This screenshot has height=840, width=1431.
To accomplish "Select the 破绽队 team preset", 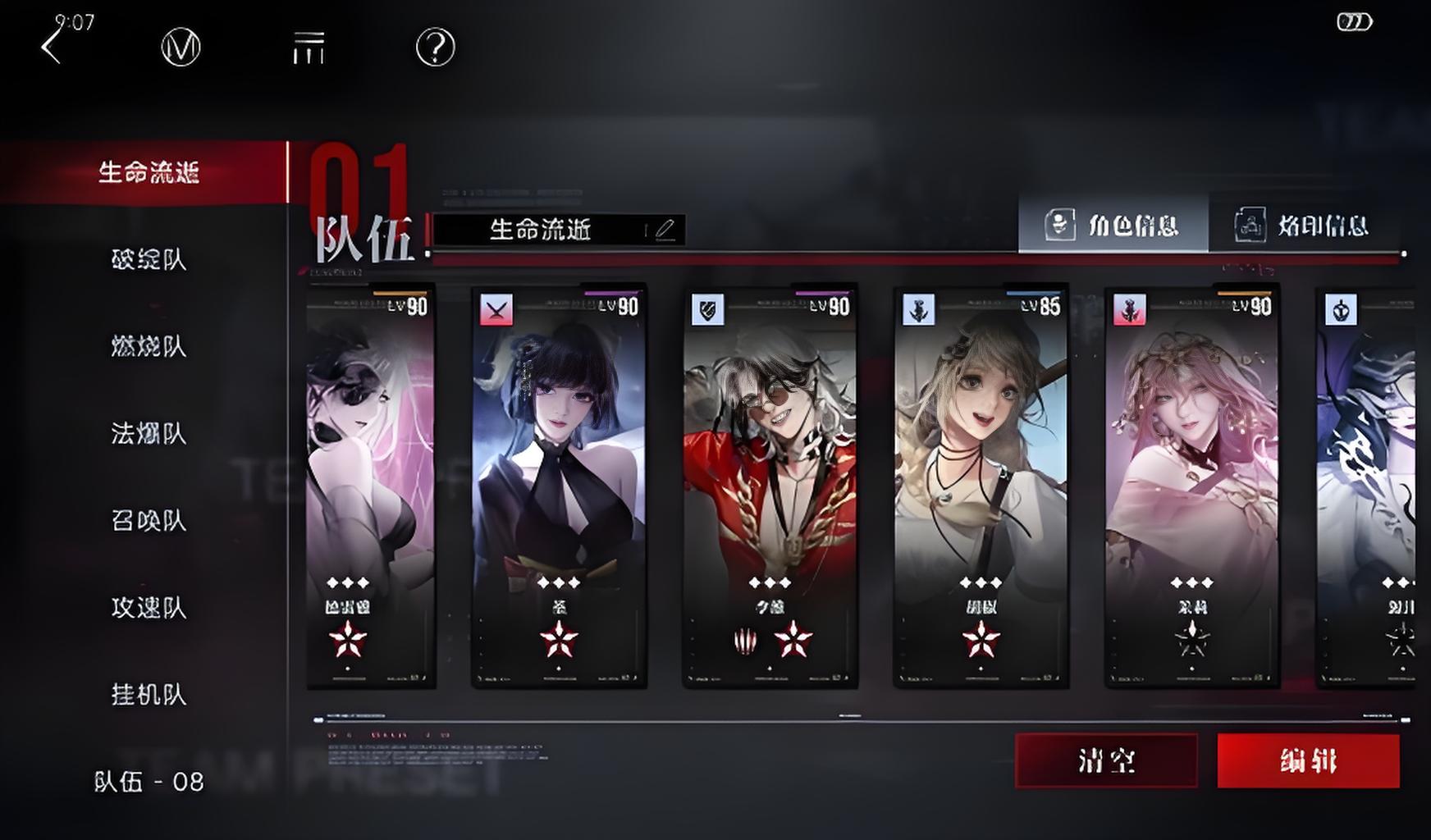I will pos(149,259).
